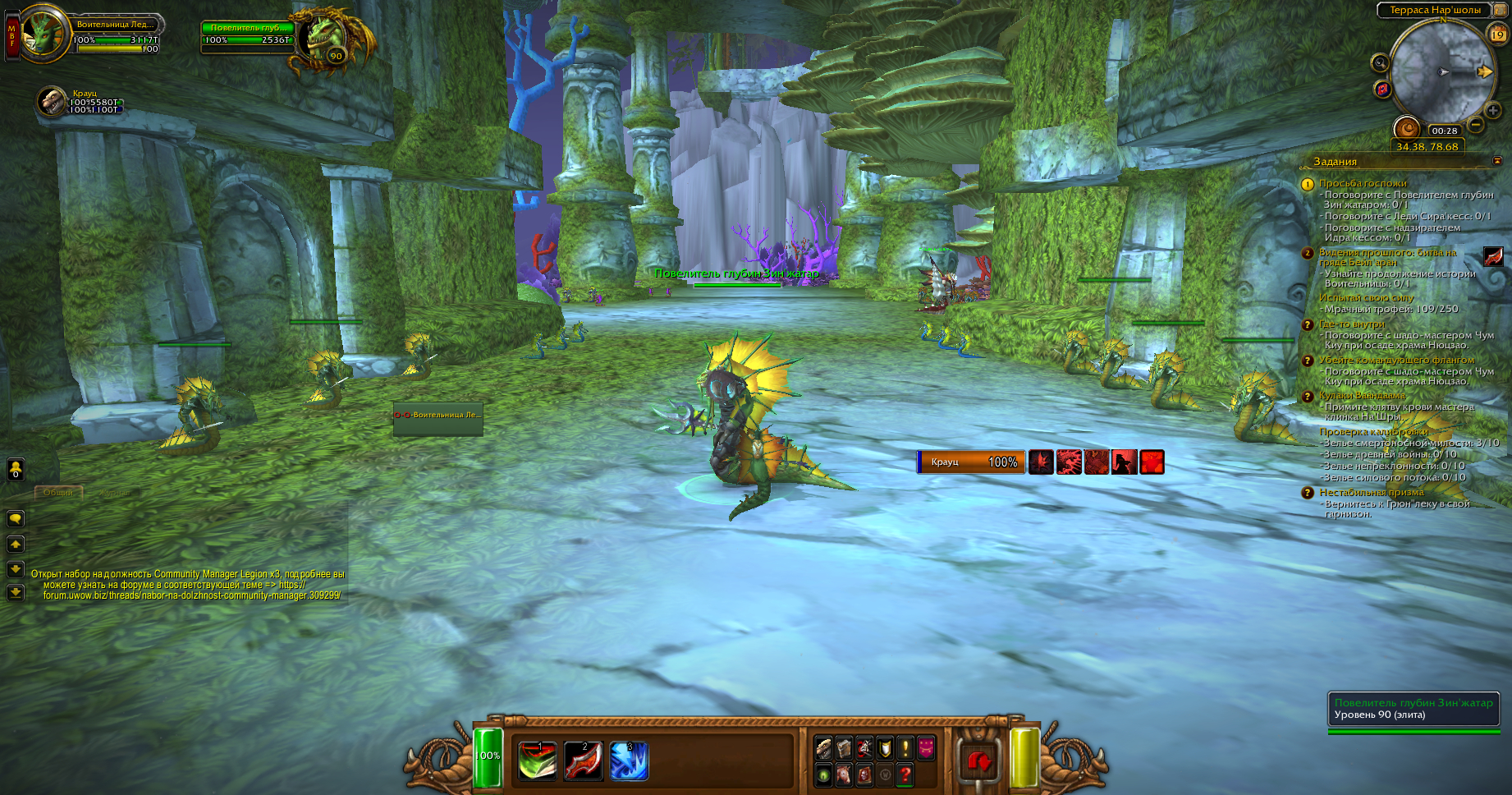Viewport: 1512px width, 795px height.
Task: Click the yellow shield micro menu button
Action: tap(885, 747)
